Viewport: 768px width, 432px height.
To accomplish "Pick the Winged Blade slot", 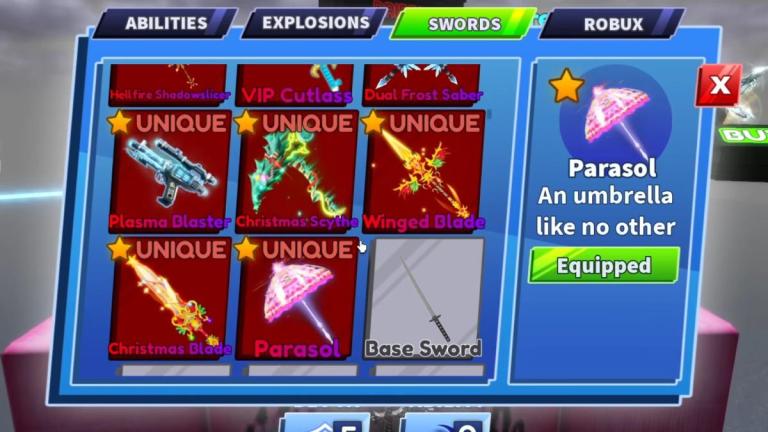I will click(424, 171).
